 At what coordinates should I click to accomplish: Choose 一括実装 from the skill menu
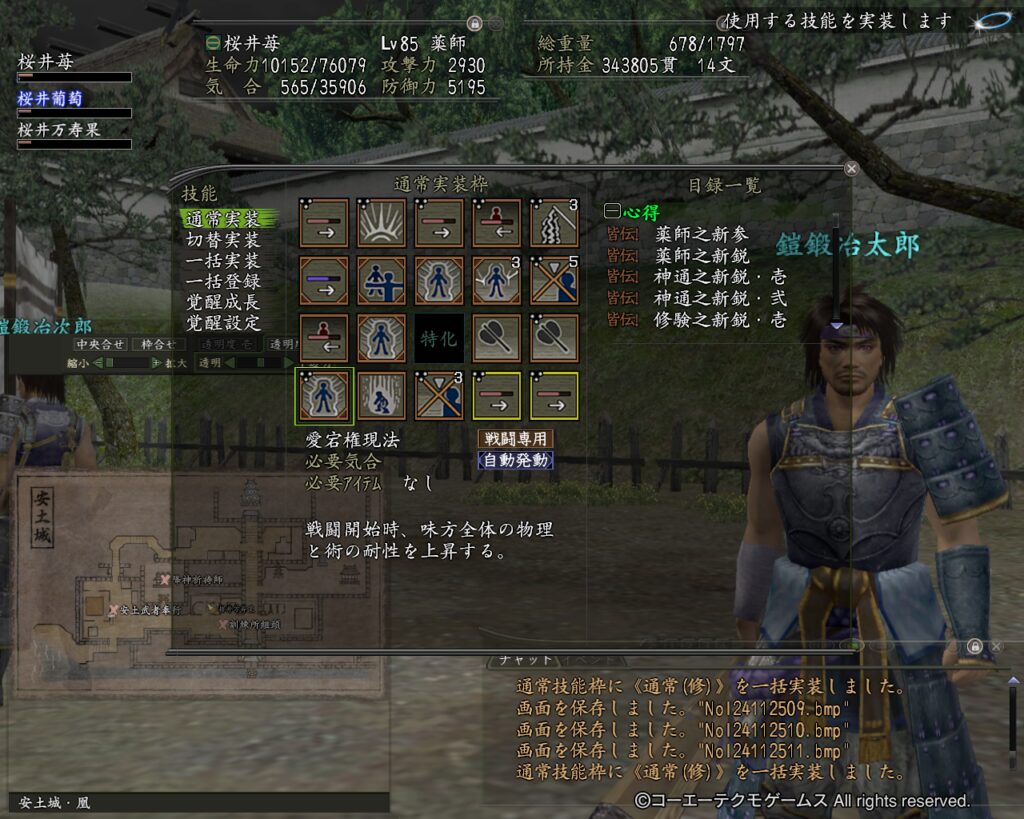(x=222, y=261)
